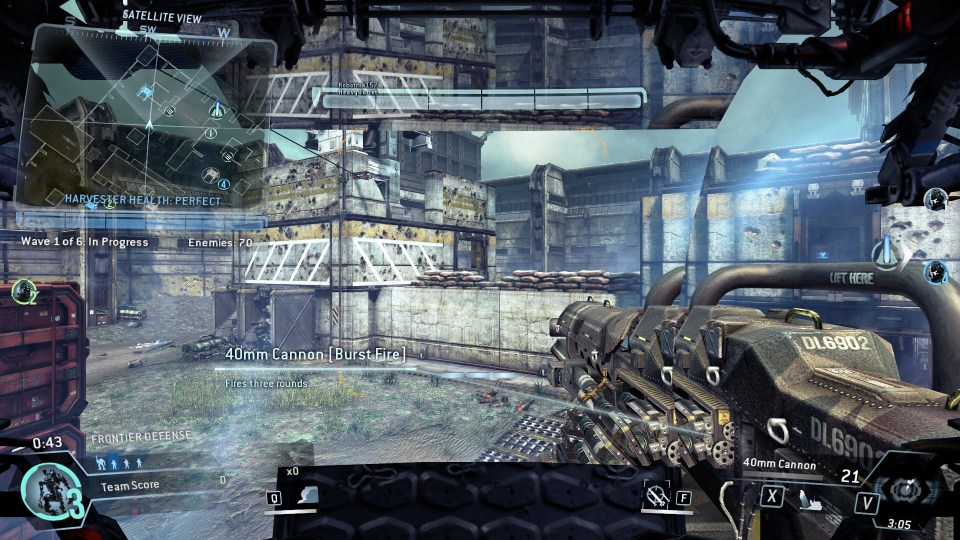
Task: Trigger the crosshair ordnance ability icon
Action: [x=656, y=494]
